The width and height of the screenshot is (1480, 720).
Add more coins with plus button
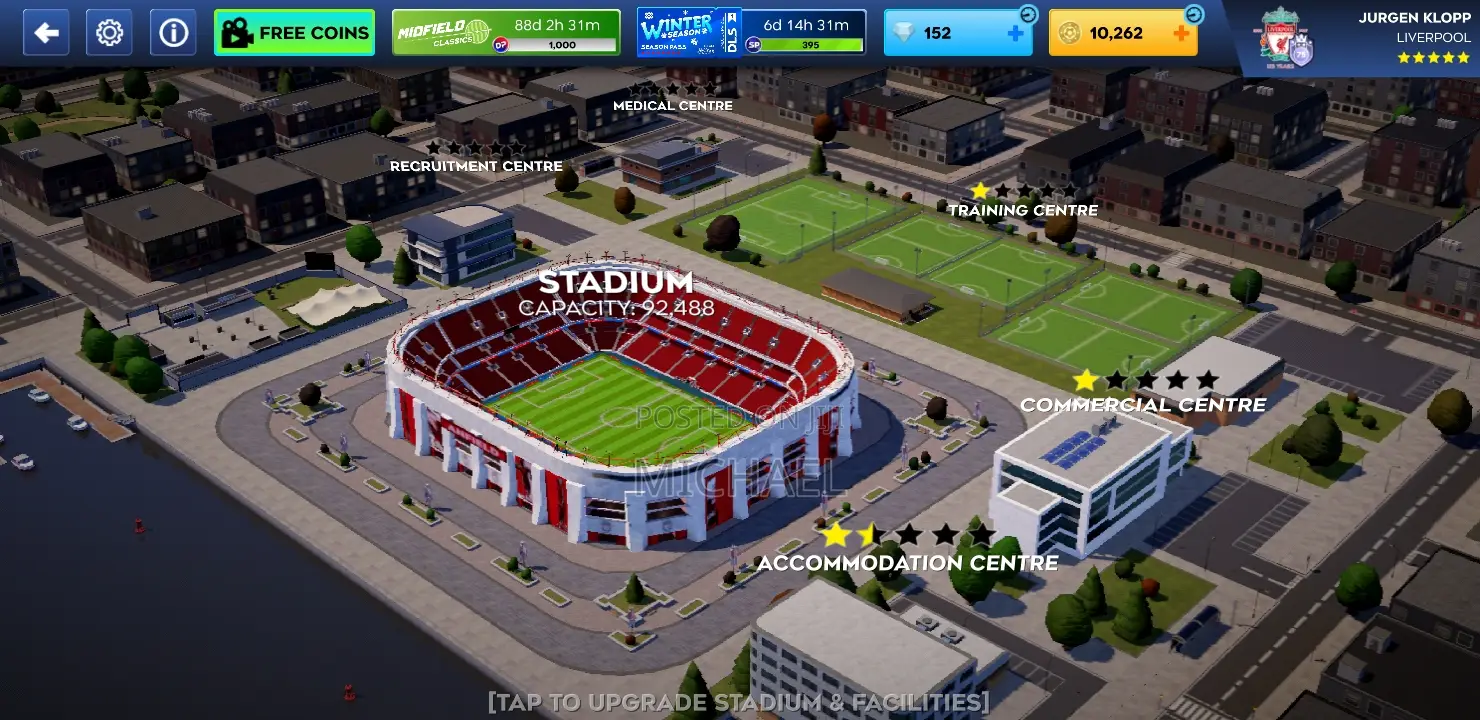coord(1181,33)
